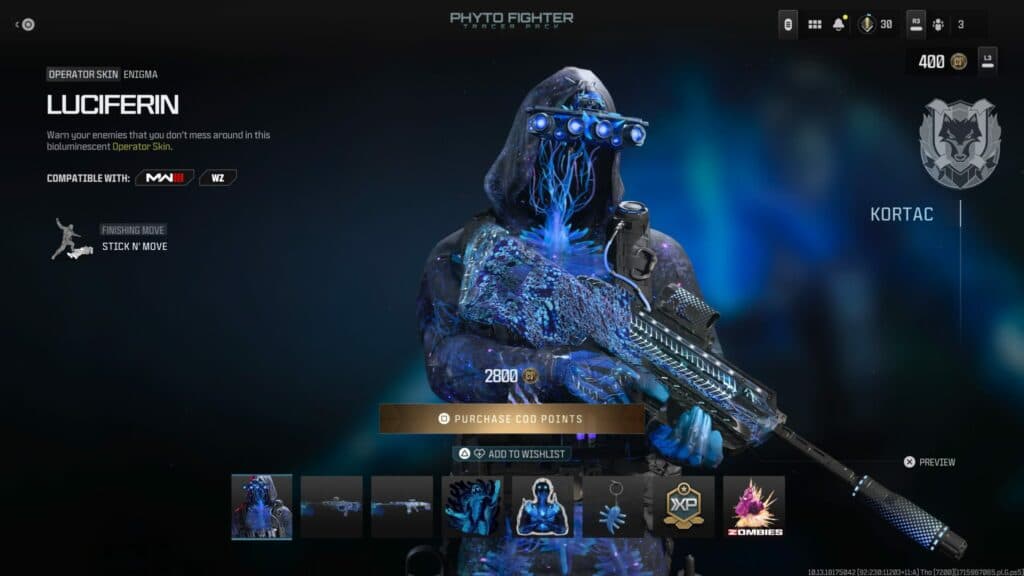Select the Luciferin operator skin thumbnail

(262, 506)
